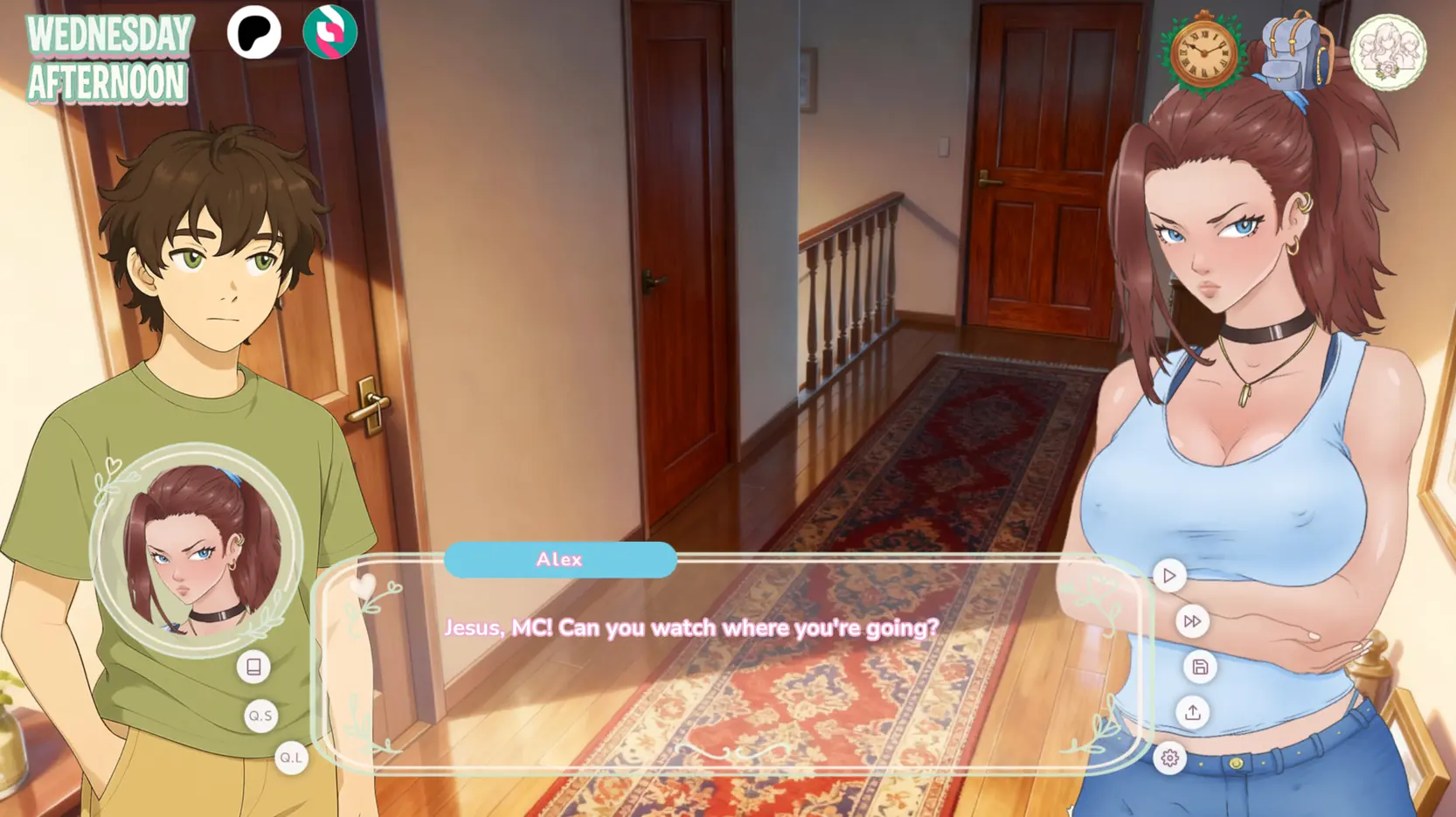Screen dimensions: 1456x817
Task: Open the backpack inventory
Action: click(x=1295, y=52)
